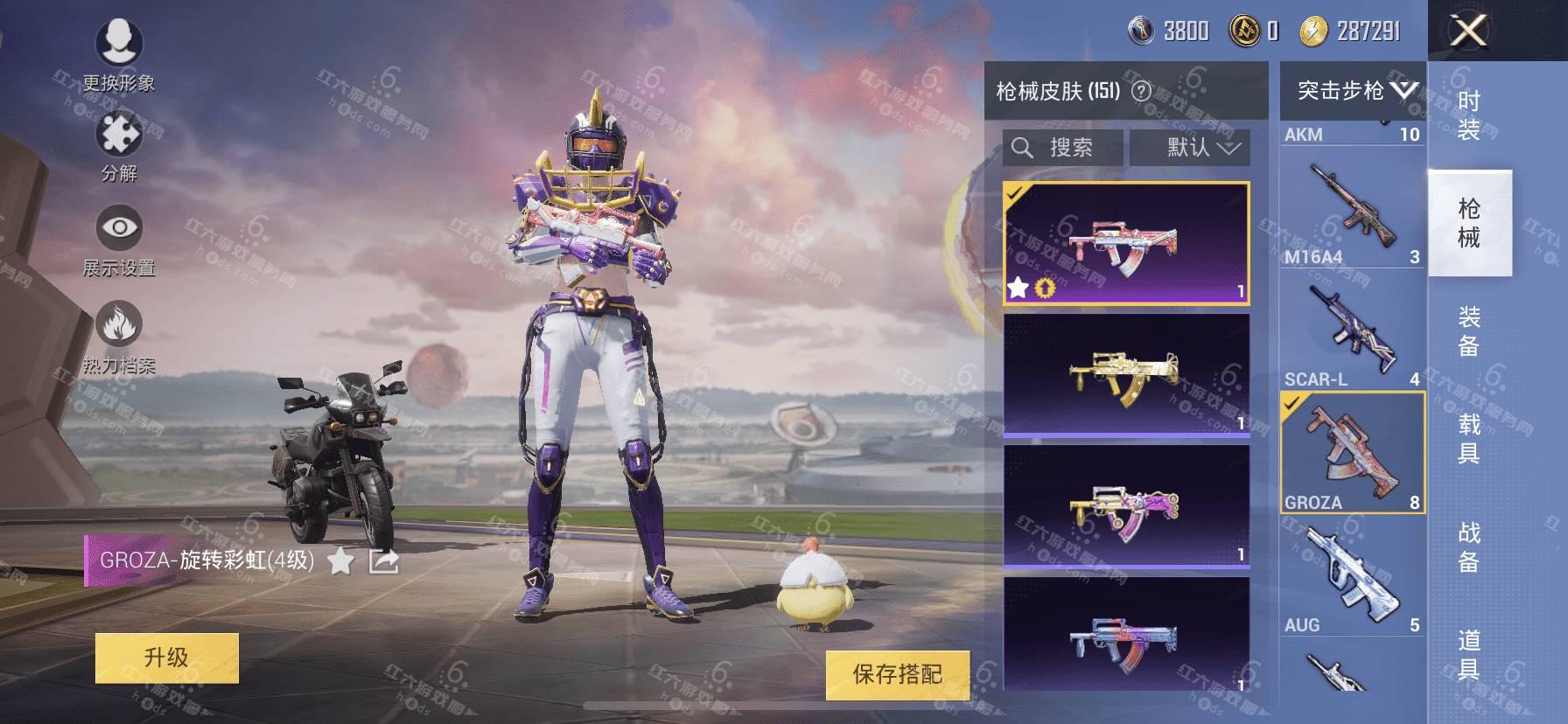The height and width of the screenshot is (724, 1568).
Task: Select the golden GROZA skin
Action: point(1126,374)
